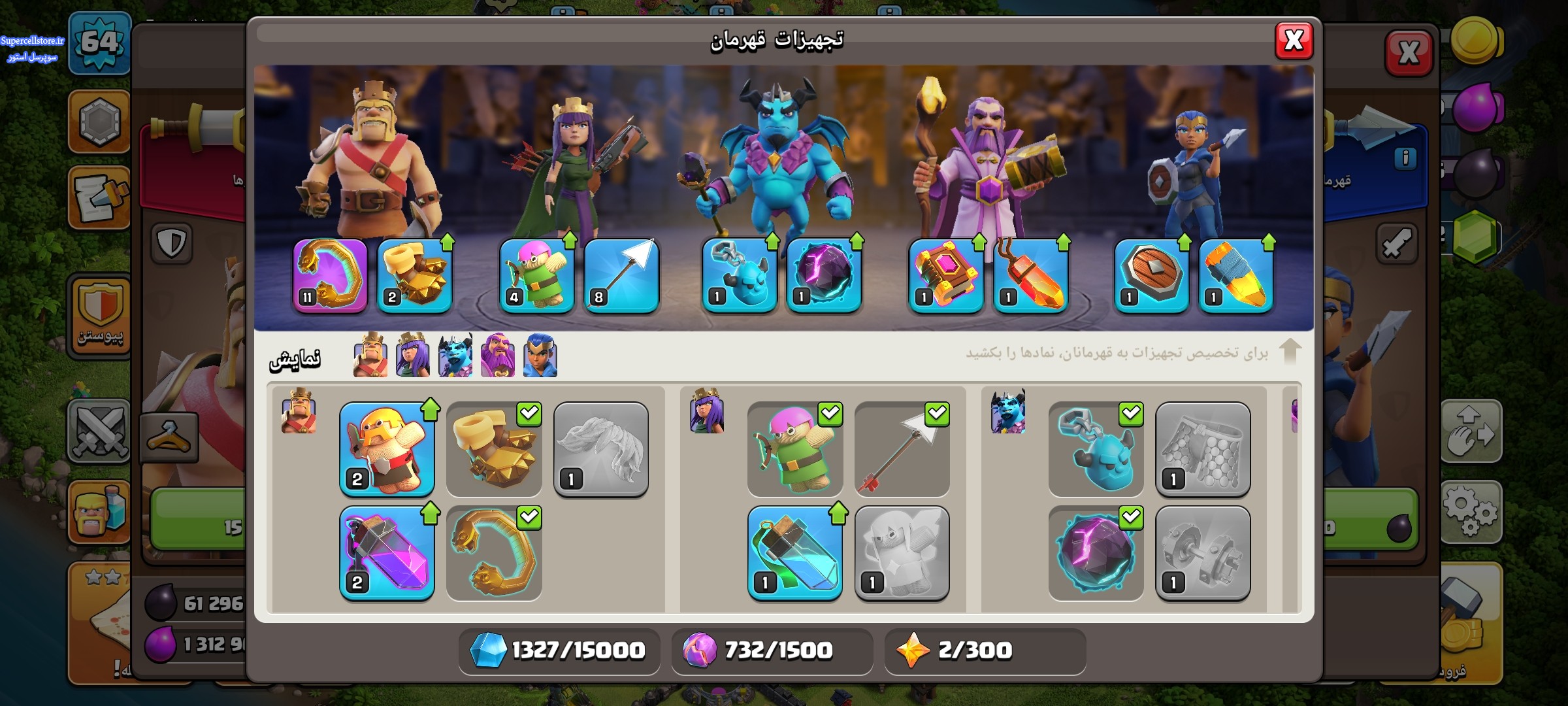Choose the Barbarian Puppet equipment

387,450
